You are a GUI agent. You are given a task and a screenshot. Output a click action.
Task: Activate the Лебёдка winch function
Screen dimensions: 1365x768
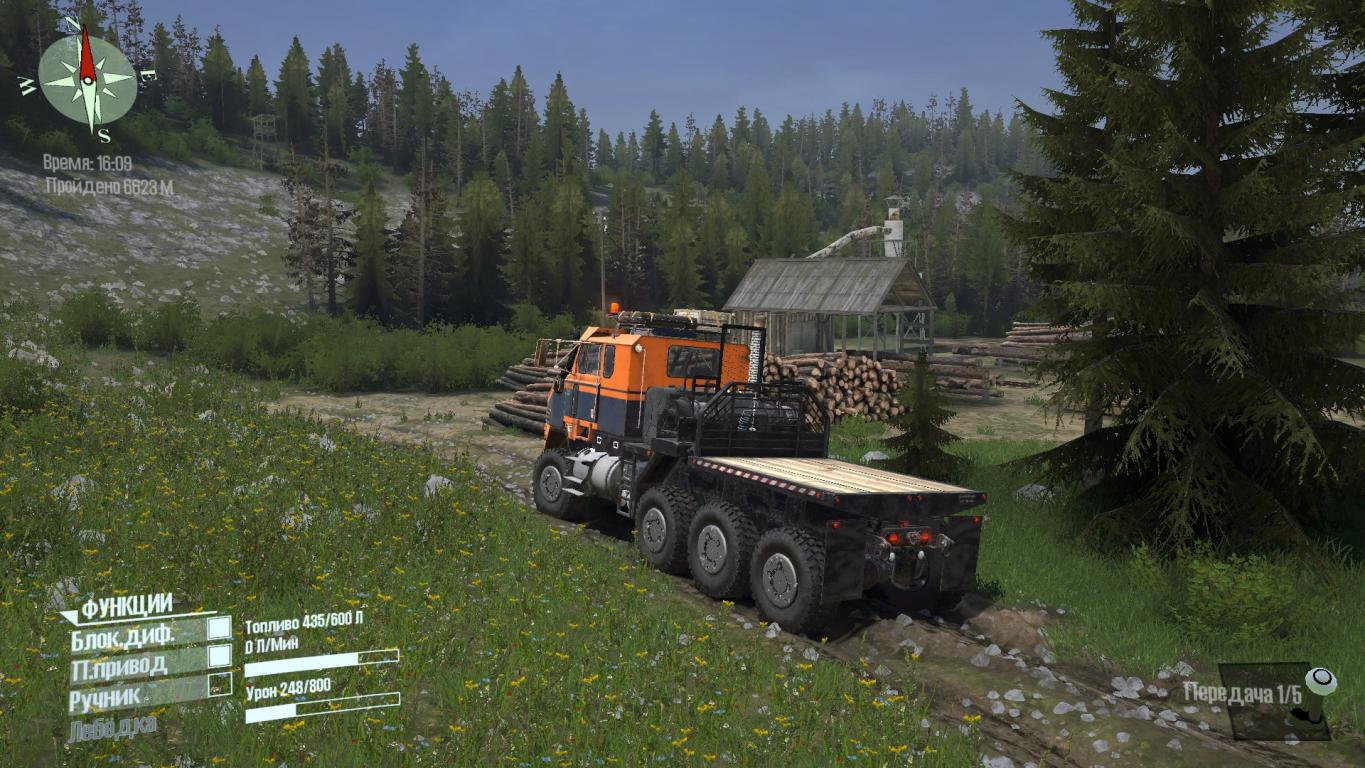tap(113, 727)
